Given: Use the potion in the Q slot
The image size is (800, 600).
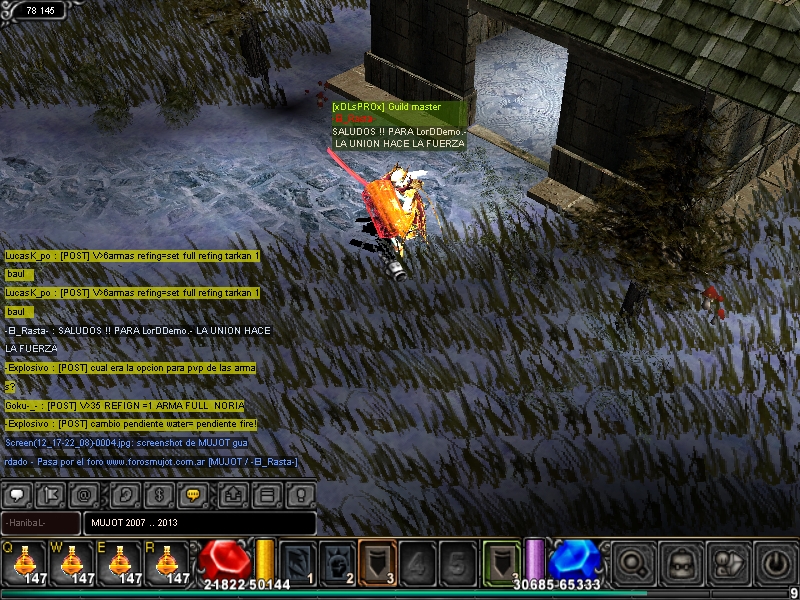Looking at the screenshot, I should click(26, 561).
